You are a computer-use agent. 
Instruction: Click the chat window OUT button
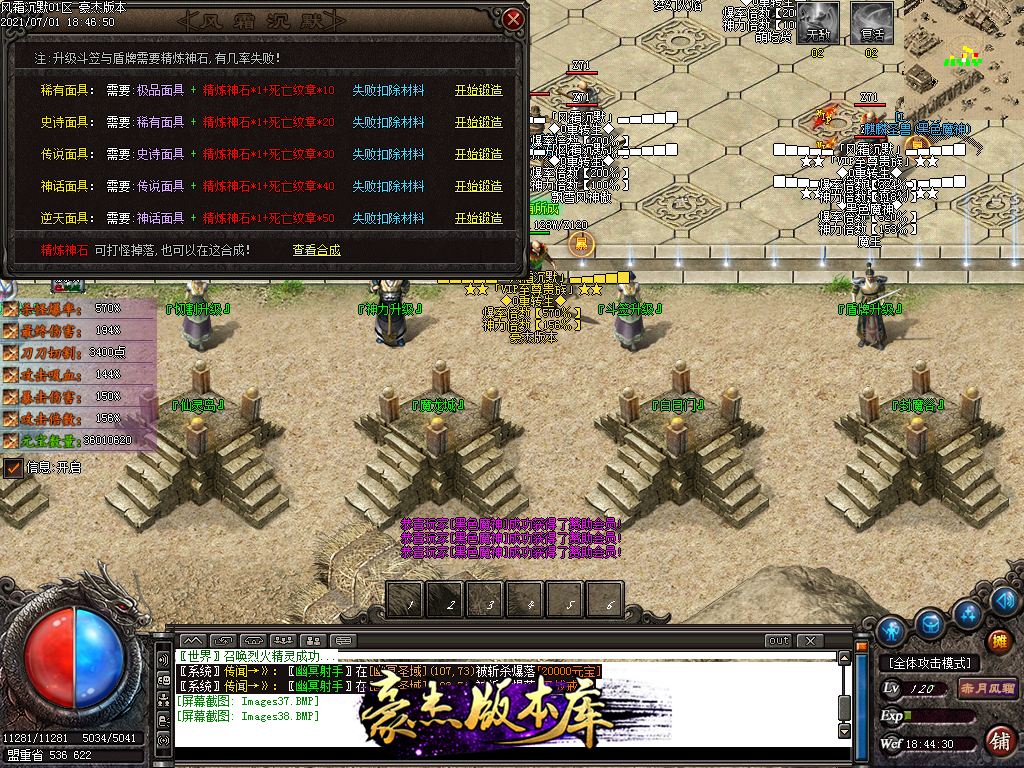pos(778,640)
